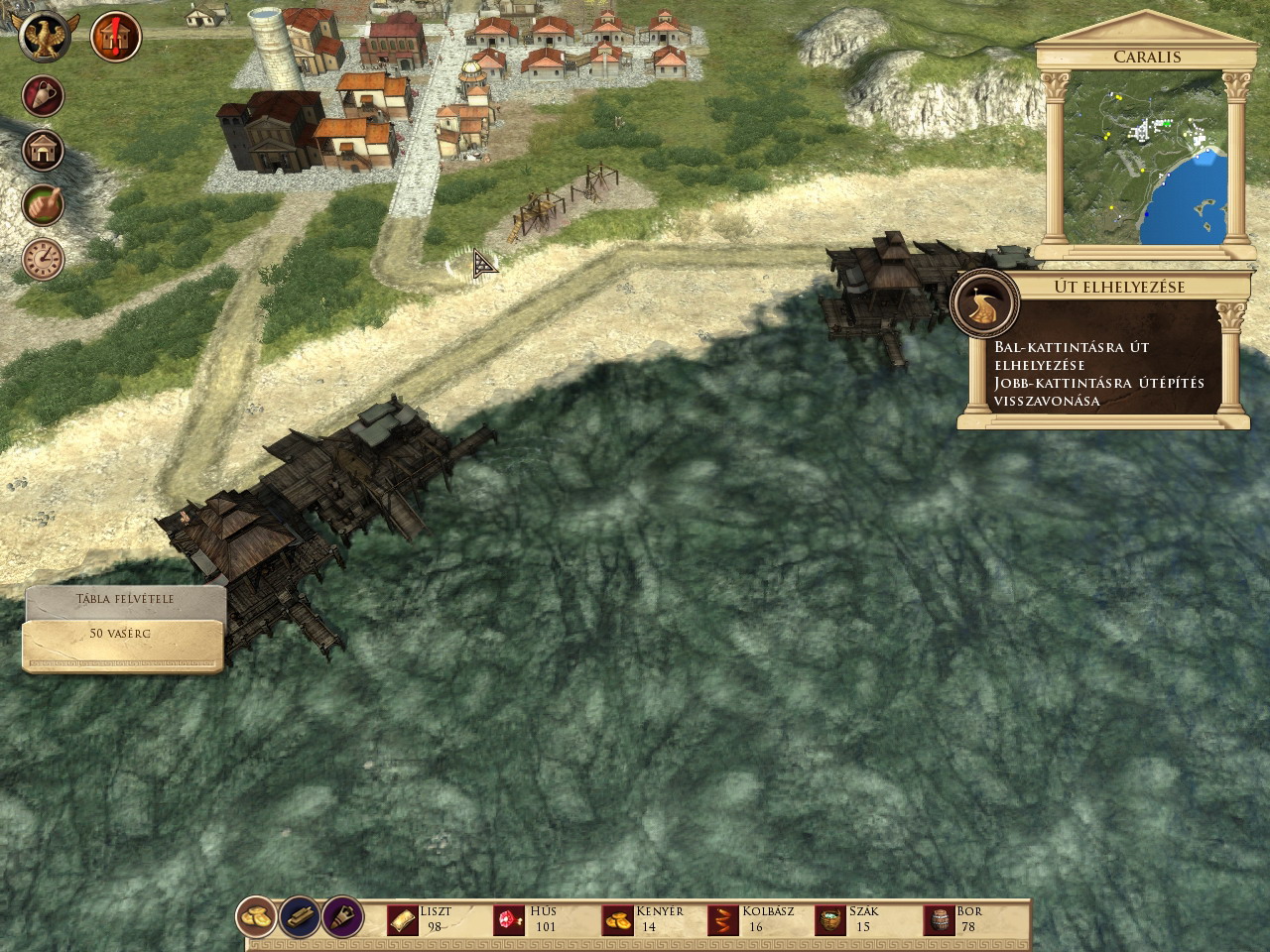Viewport: 1270px width, 952px height.
Task: Open the golden eagle main menu
Action: [x=45, y=39]
